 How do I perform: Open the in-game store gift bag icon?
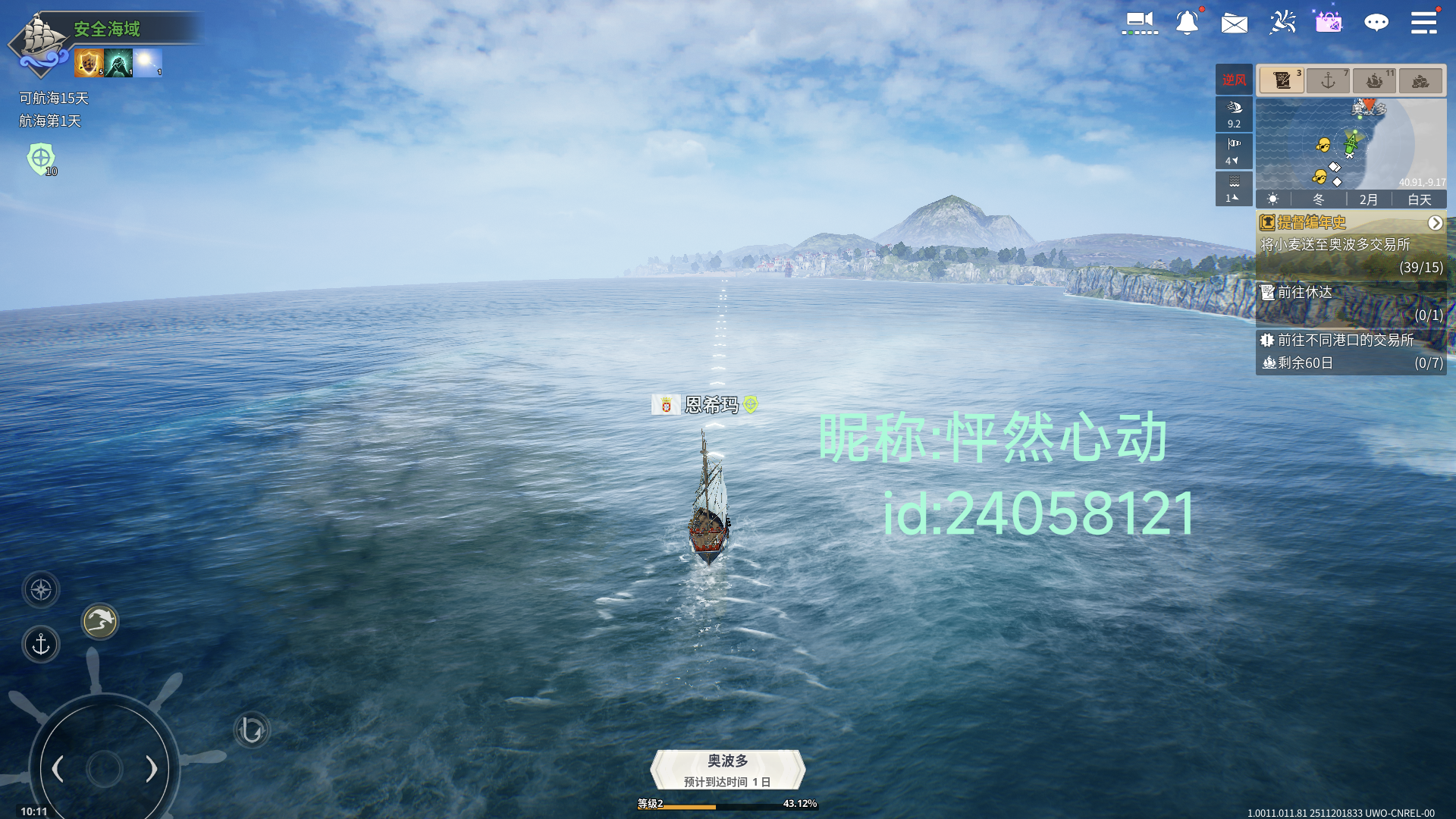[x=1329, y=23]
